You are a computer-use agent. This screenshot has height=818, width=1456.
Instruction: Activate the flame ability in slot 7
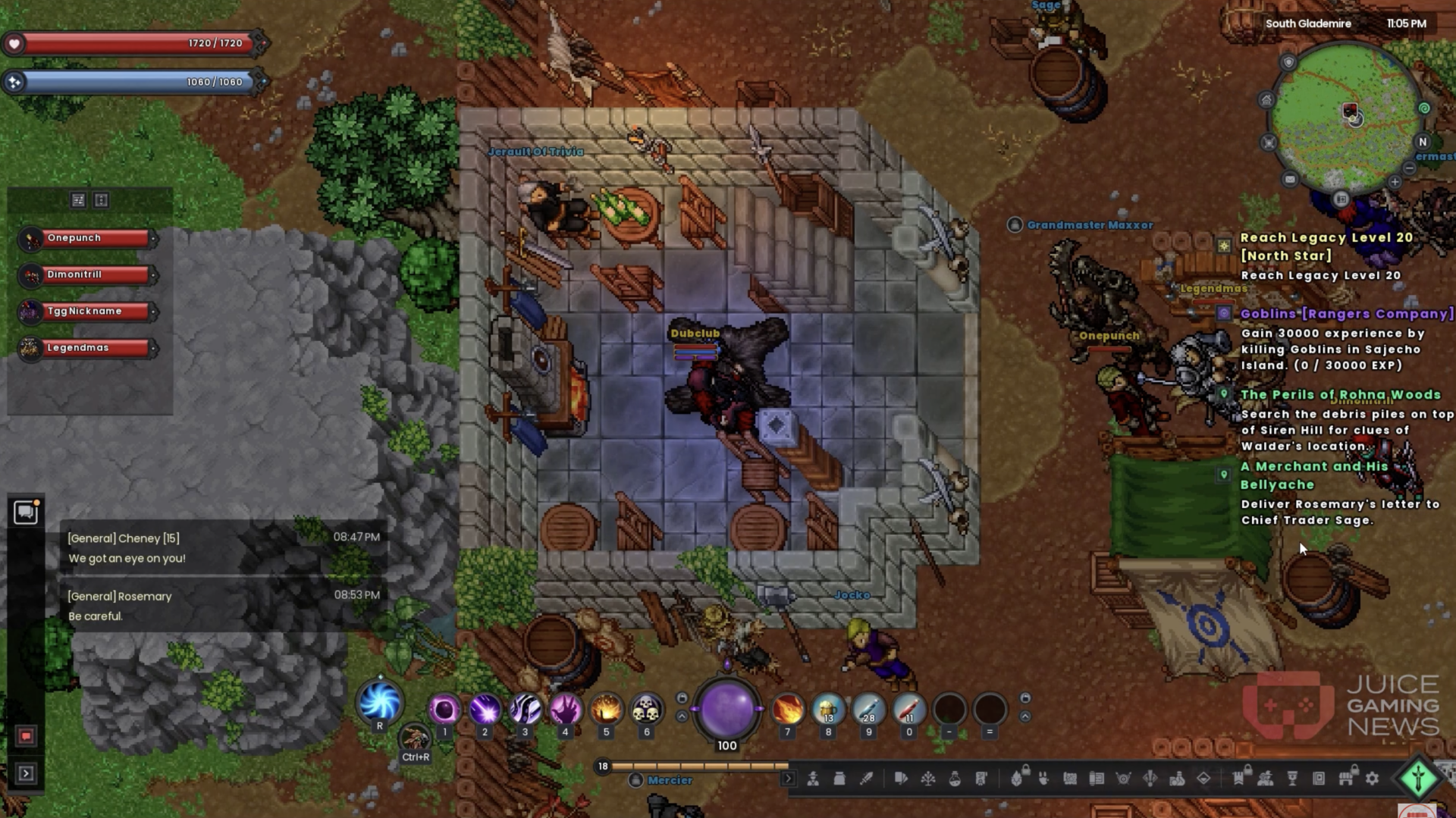pyautogui.click(x=788, y=710)
